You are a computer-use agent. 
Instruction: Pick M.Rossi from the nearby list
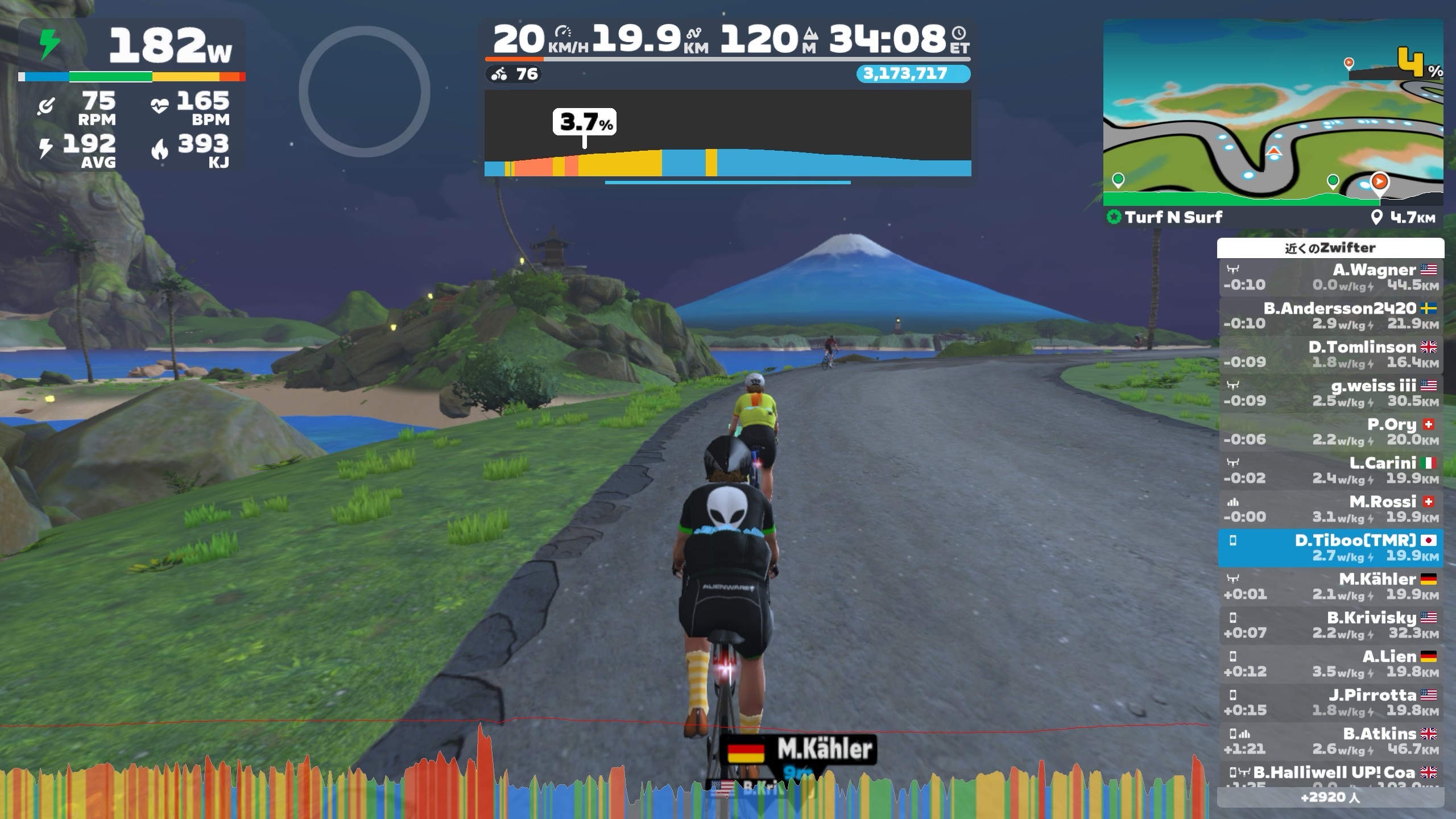pyautogui.click(x=1330, y=509)
